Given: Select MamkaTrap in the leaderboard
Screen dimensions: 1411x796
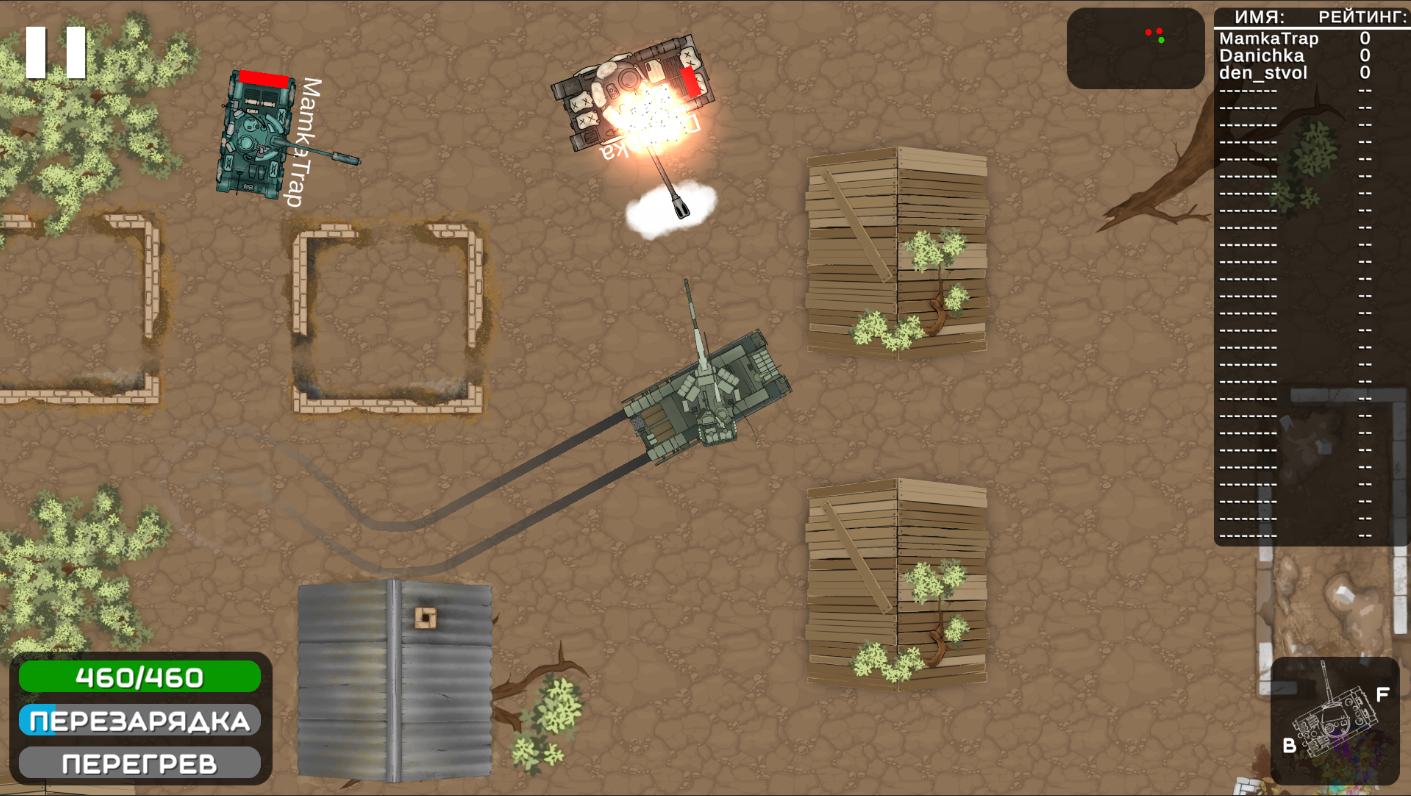Looking at the screenshot, I should click(x=1268, y=38).
